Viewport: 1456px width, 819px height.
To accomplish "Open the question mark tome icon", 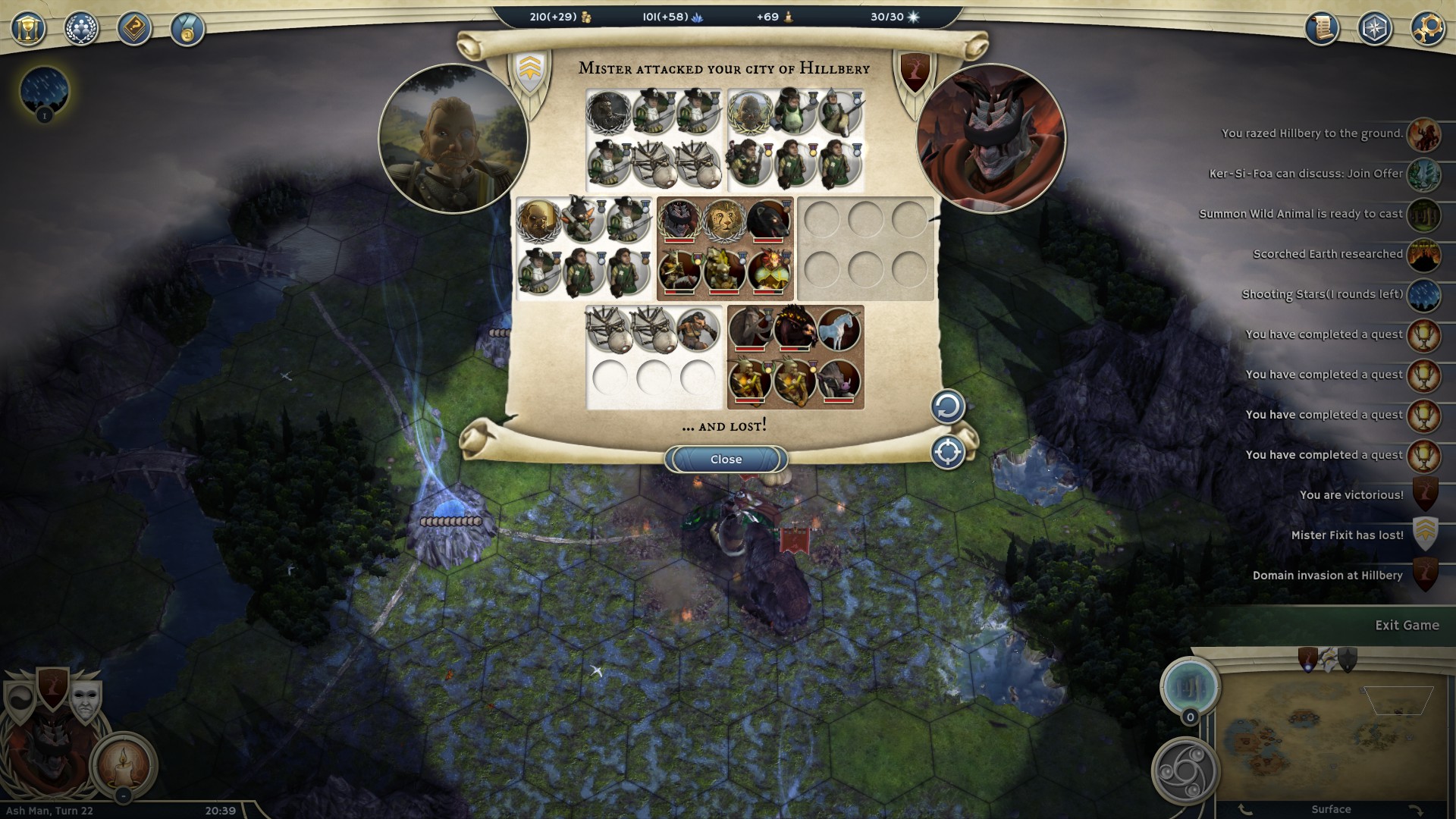I will [134, 30].
